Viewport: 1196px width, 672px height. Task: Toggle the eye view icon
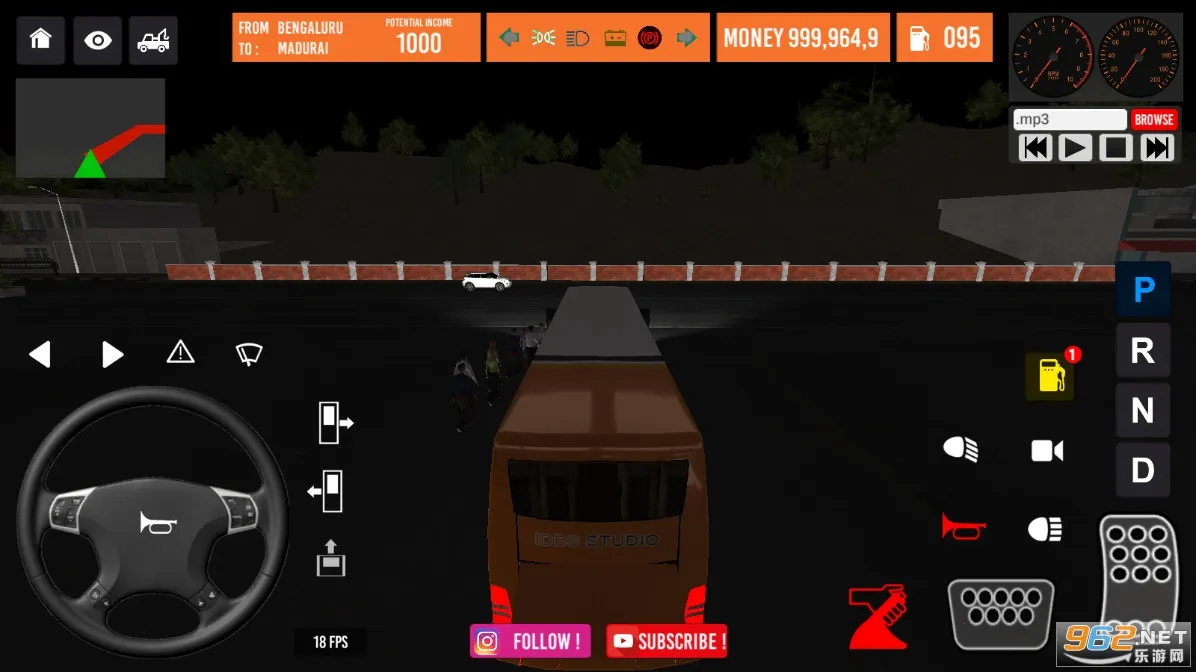(x=98, y=40)
